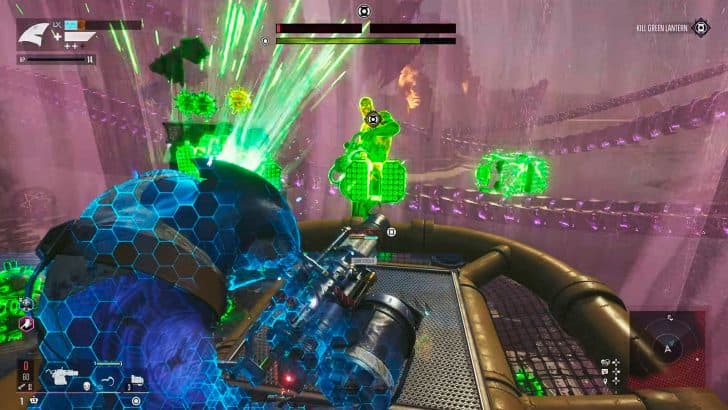Click the round squad buff icon
The width and height of the screenshot is (728, 410).
[x=26, y=304]
